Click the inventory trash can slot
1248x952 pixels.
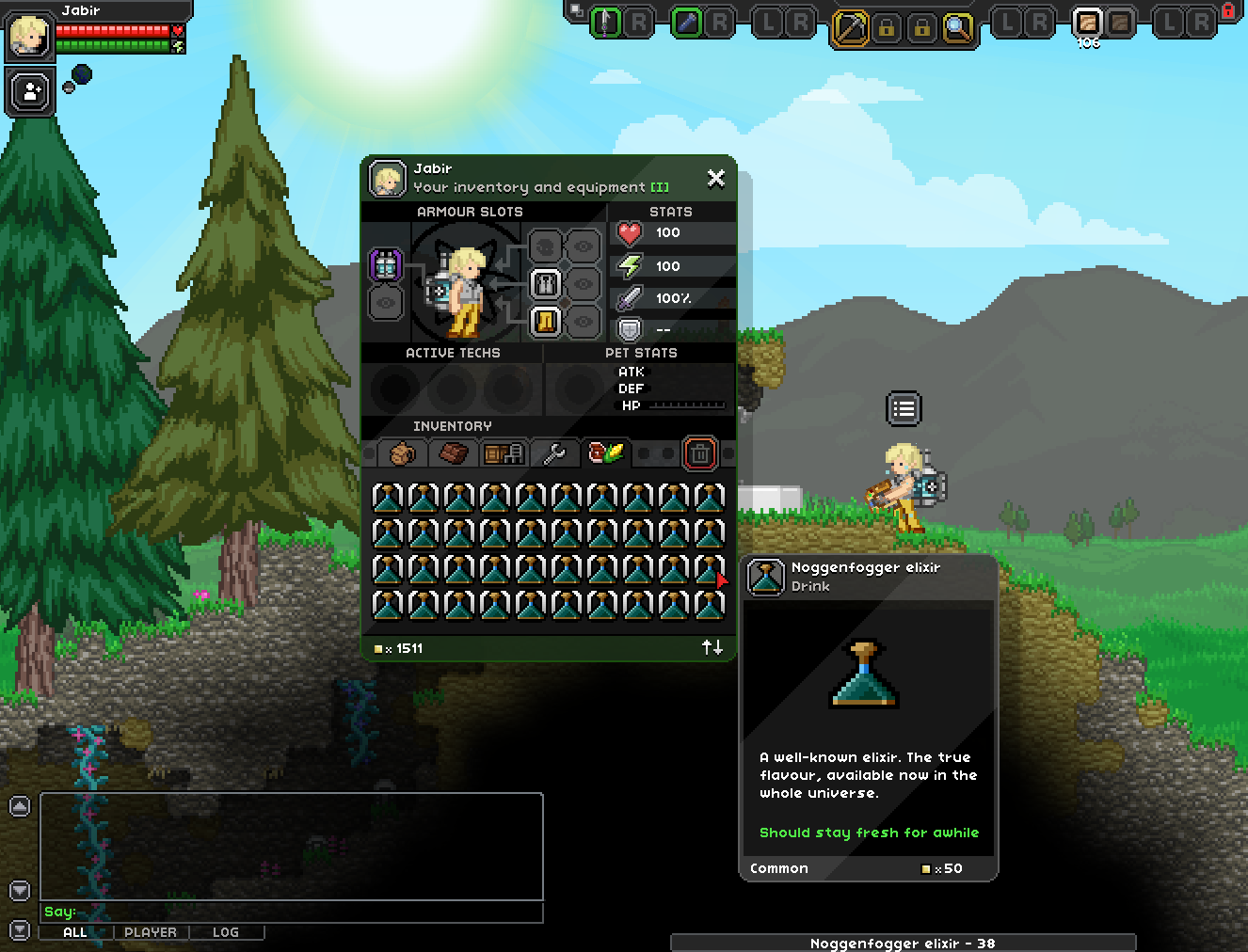pos(699,454)
